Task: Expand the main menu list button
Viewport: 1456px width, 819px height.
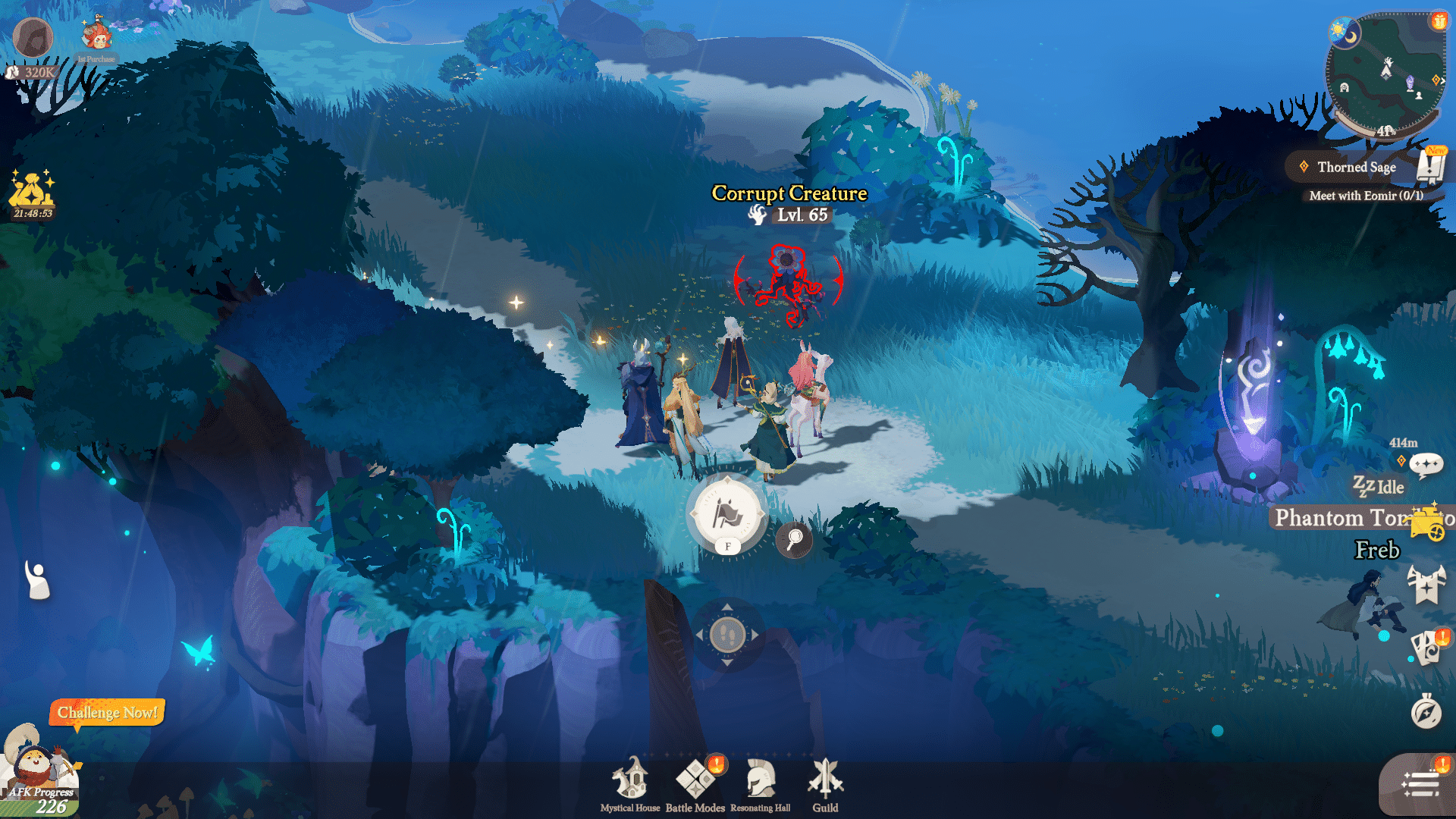Action: (x=1420, y=785)
